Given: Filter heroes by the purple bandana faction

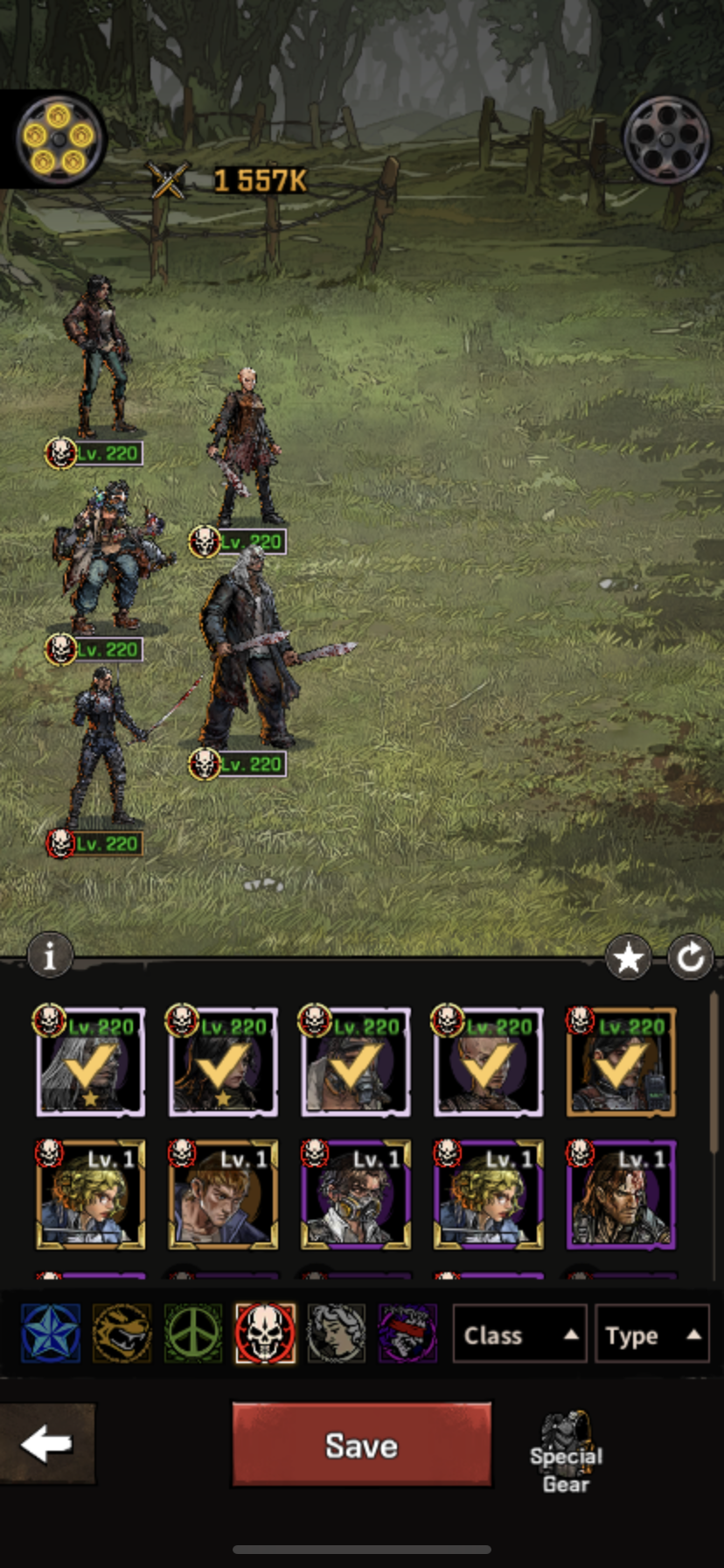Looking at the screenshot, I should (407, 1333).
